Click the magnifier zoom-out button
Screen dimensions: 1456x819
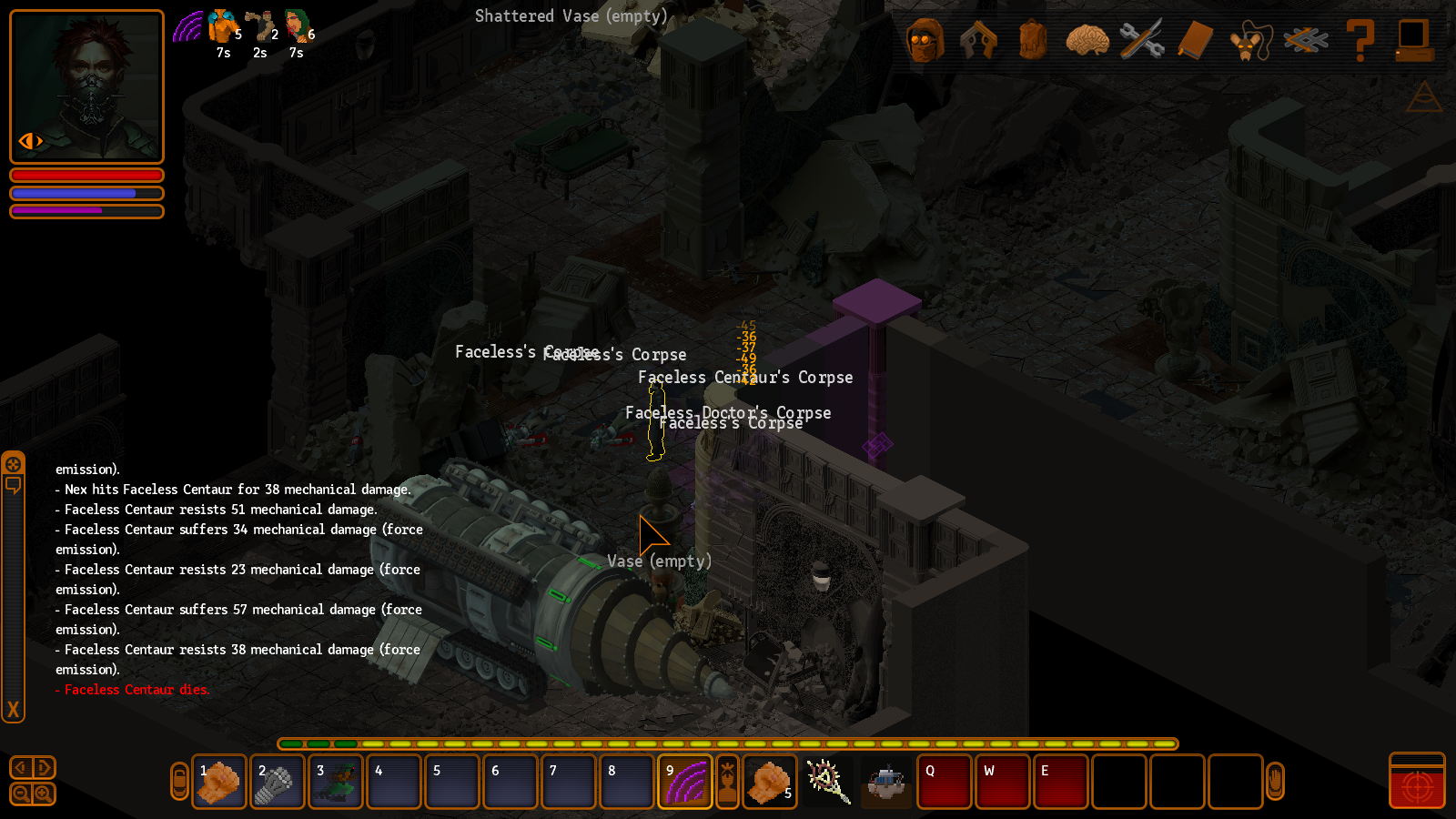21,794
